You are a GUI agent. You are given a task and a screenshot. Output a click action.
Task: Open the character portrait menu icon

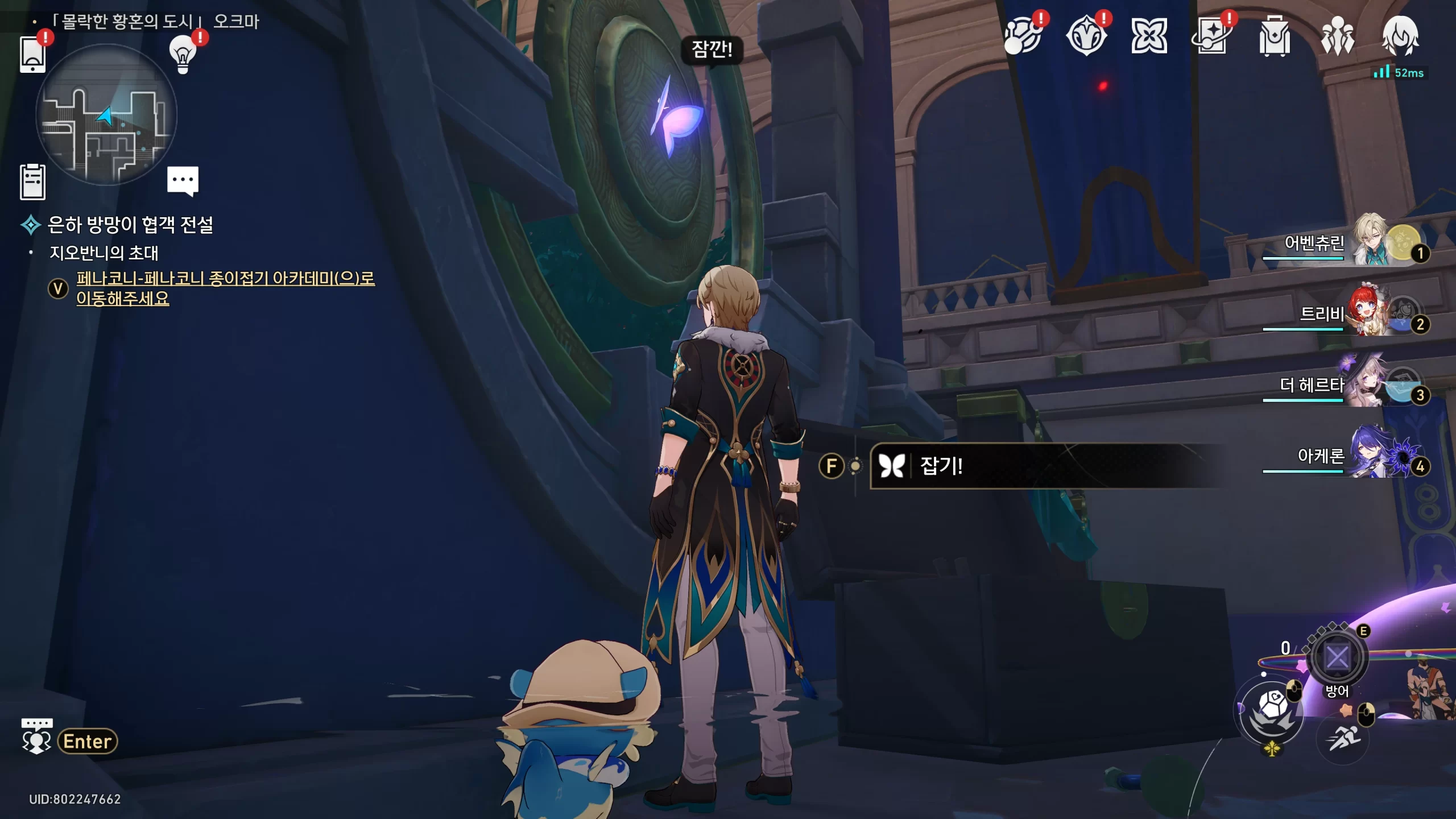(x=1400, y=36)
